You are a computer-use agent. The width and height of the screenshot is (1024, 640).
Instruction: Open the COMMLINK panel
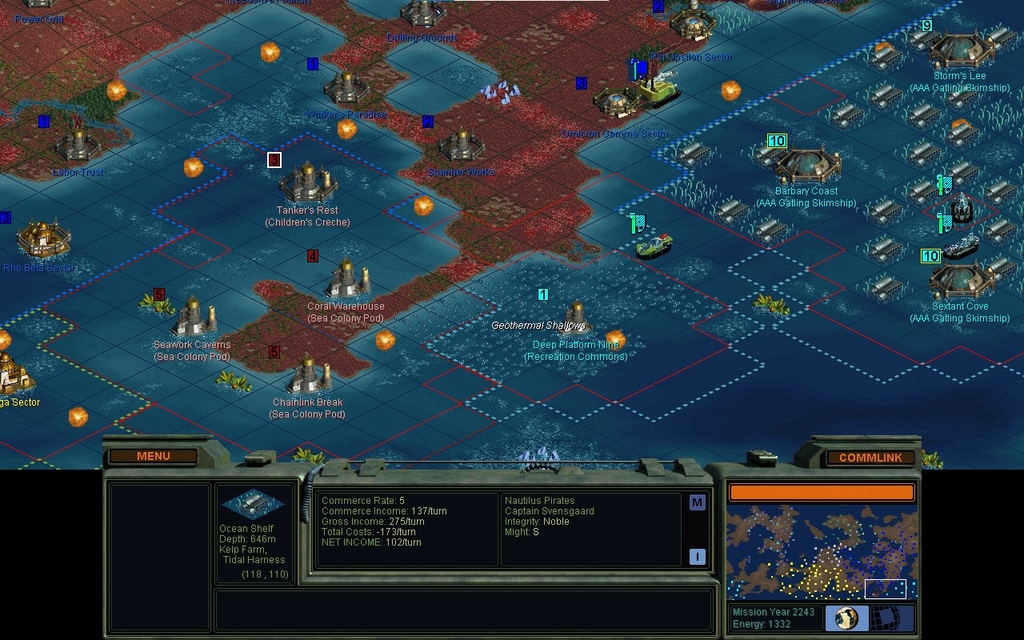[870, 458]
